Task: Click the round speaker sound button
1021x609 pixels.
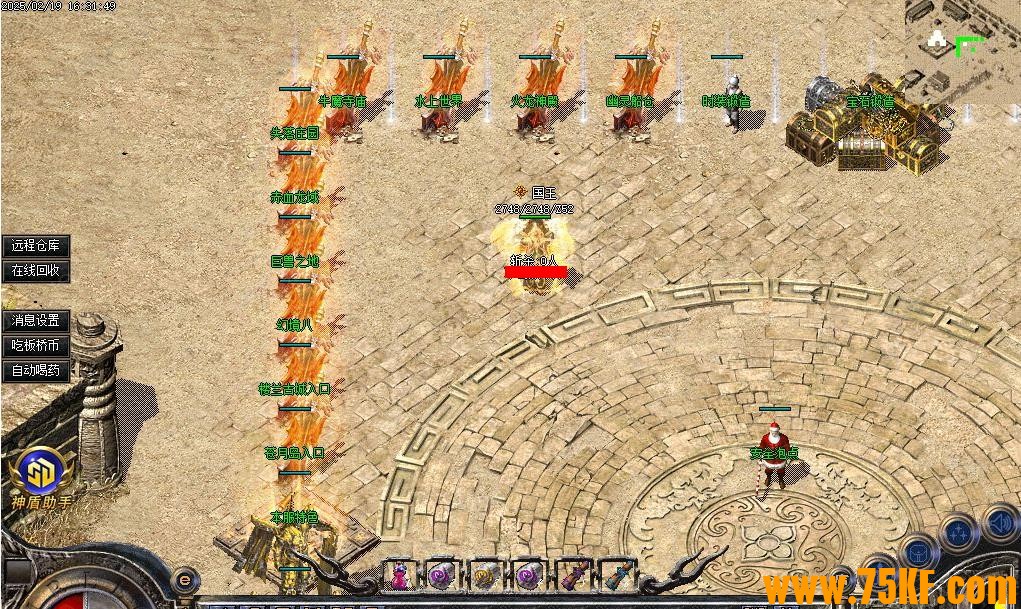Action: click(x=1001, y=523)
